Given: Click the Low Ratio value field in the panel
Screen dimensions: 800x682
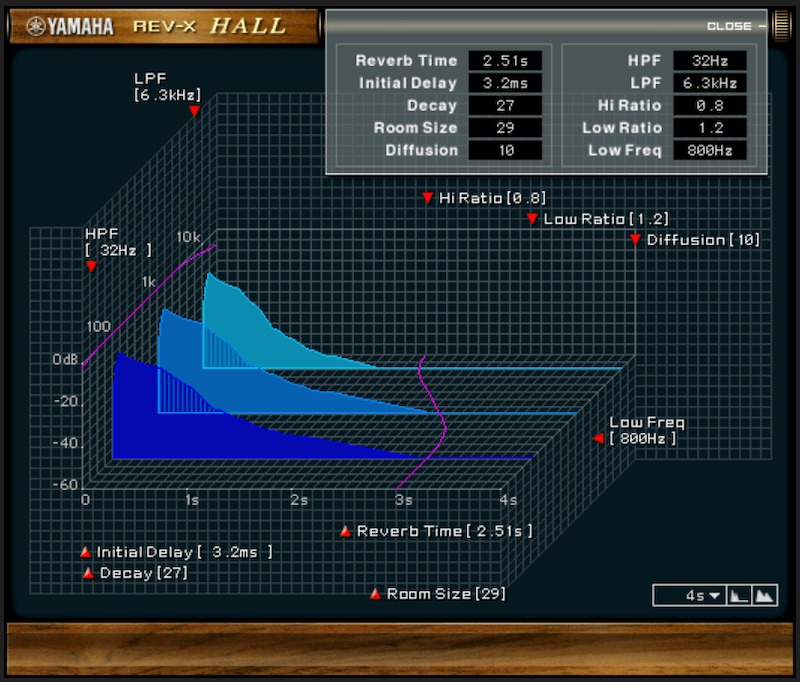Looking at the screenshot, I should pyautogui.click(x=709, y=128).
